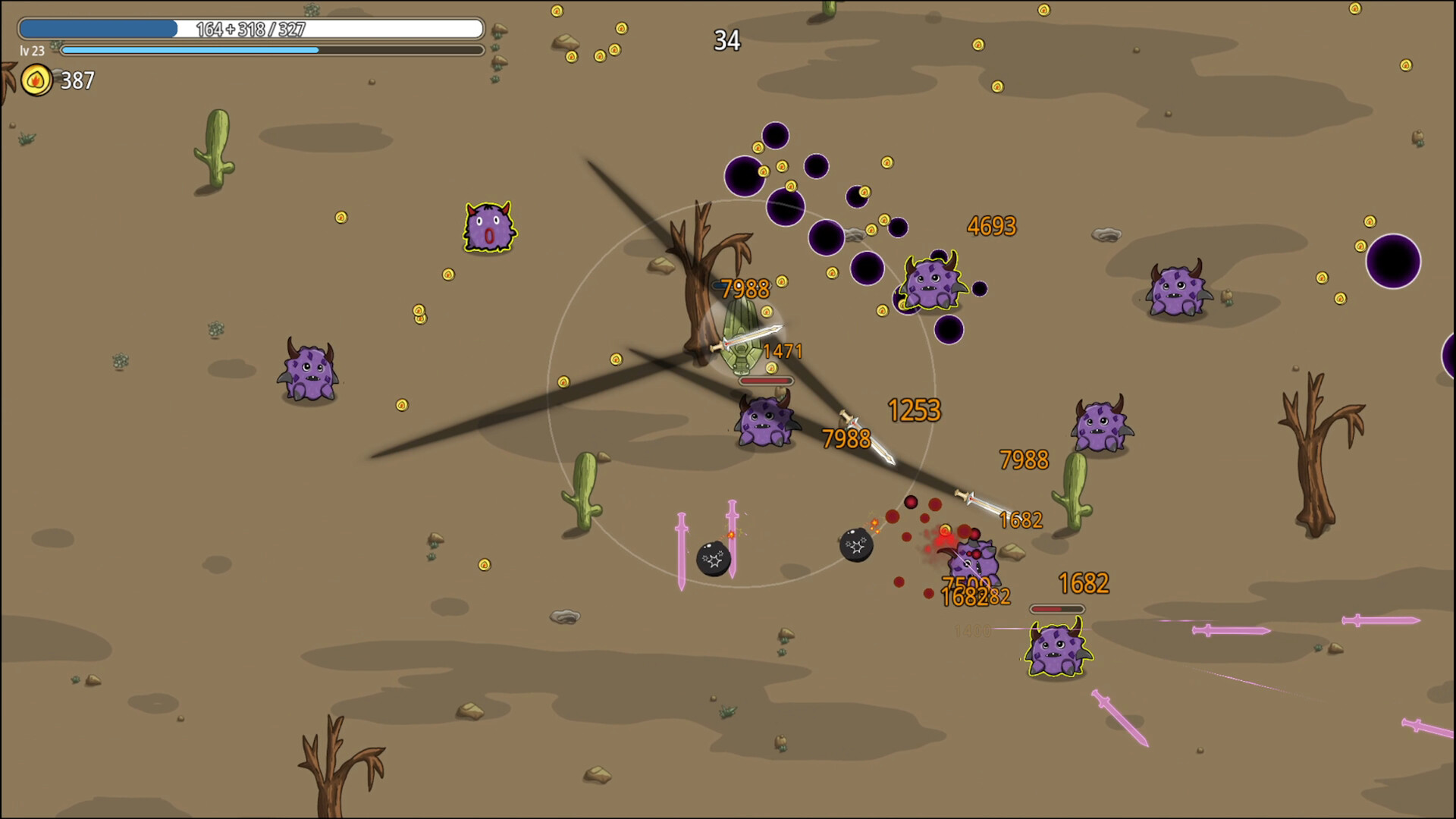
Task: Click the spiky bomb orb with star symbol
Action: (711, 561)
